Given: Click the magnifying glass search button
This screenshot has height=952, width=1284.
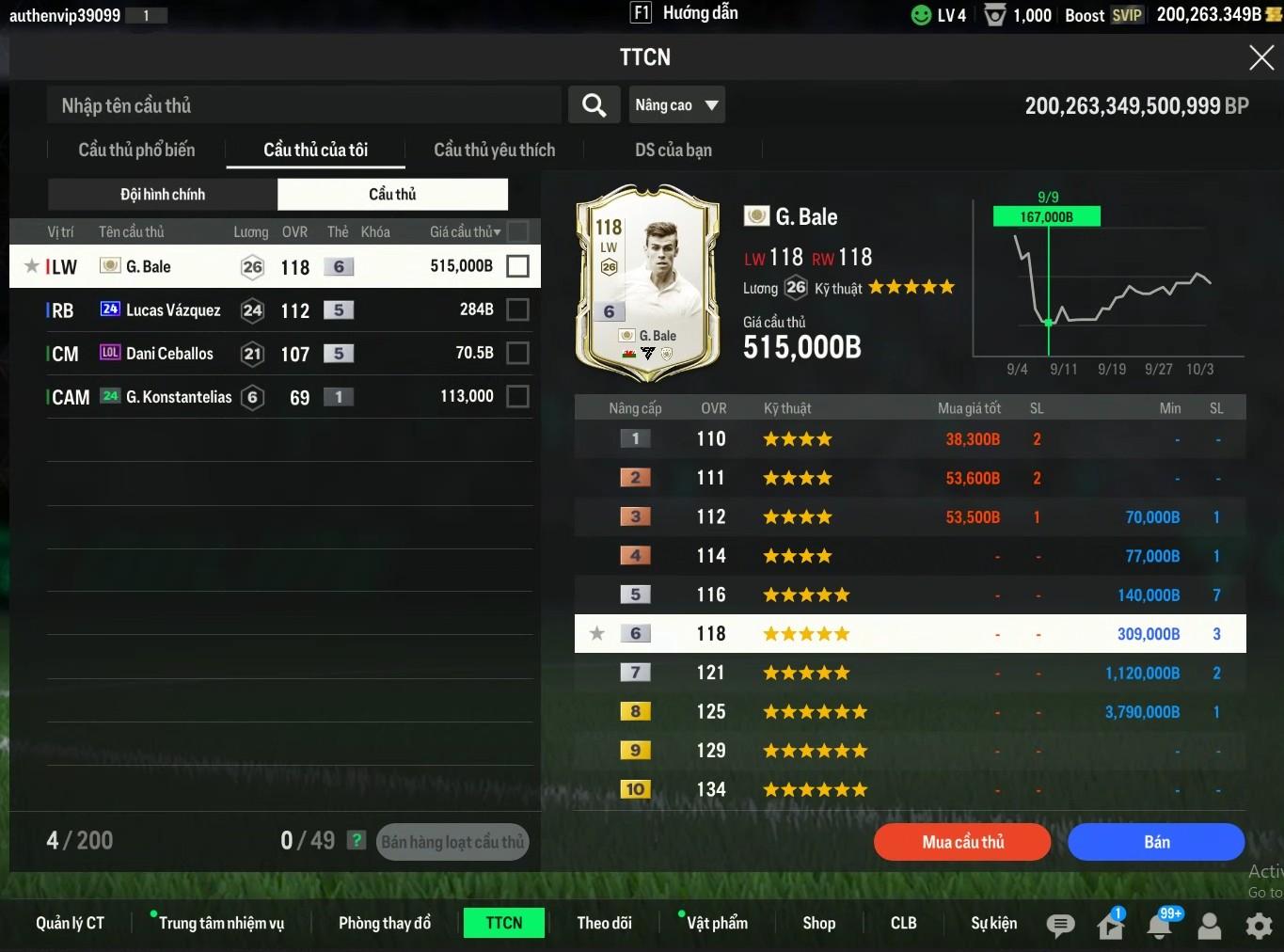Looking at the screenshot, I should coord(594,105).
